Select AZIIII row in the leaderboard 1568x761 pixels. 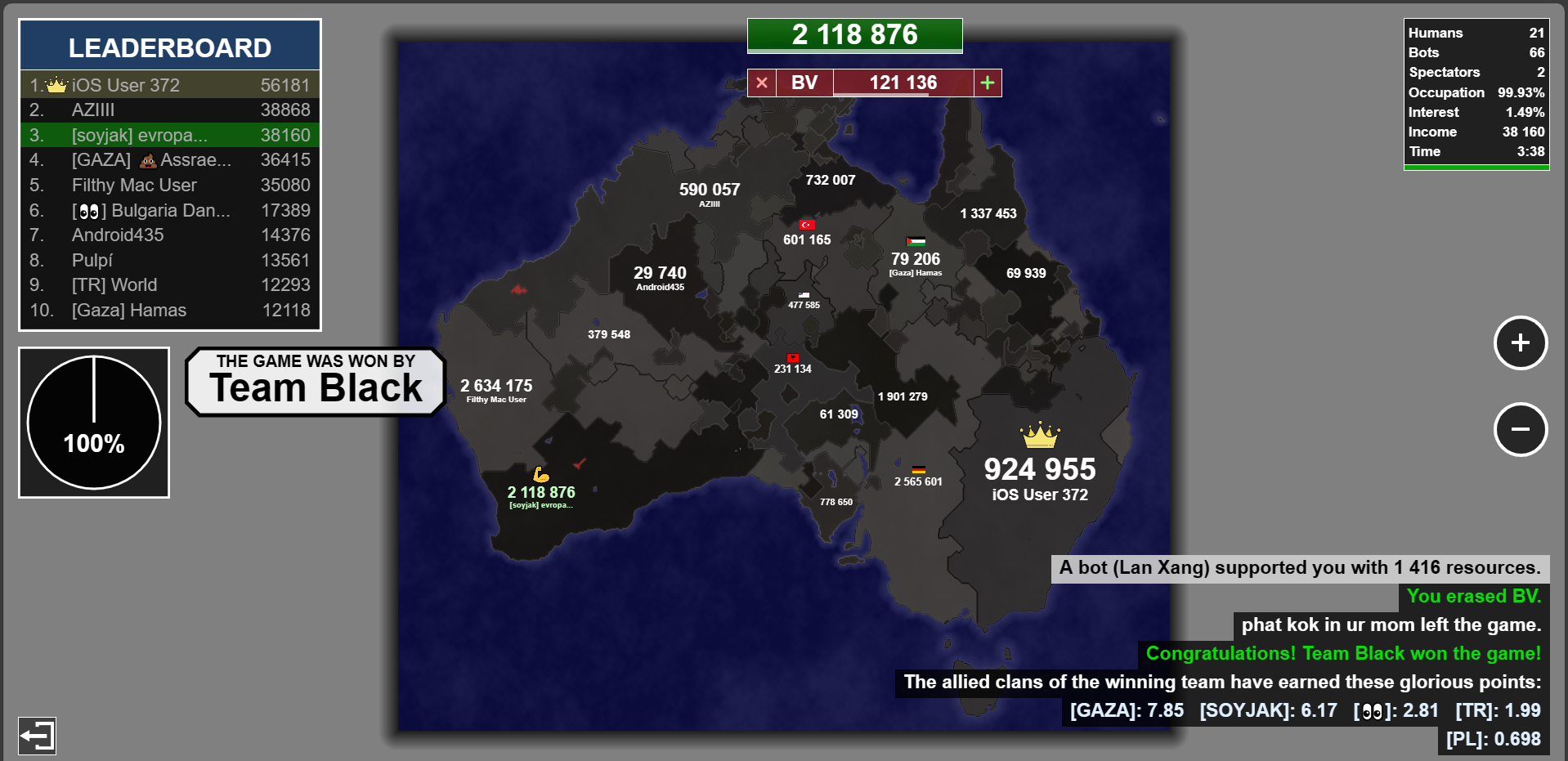pyautogui.click(x=170, y=110)
